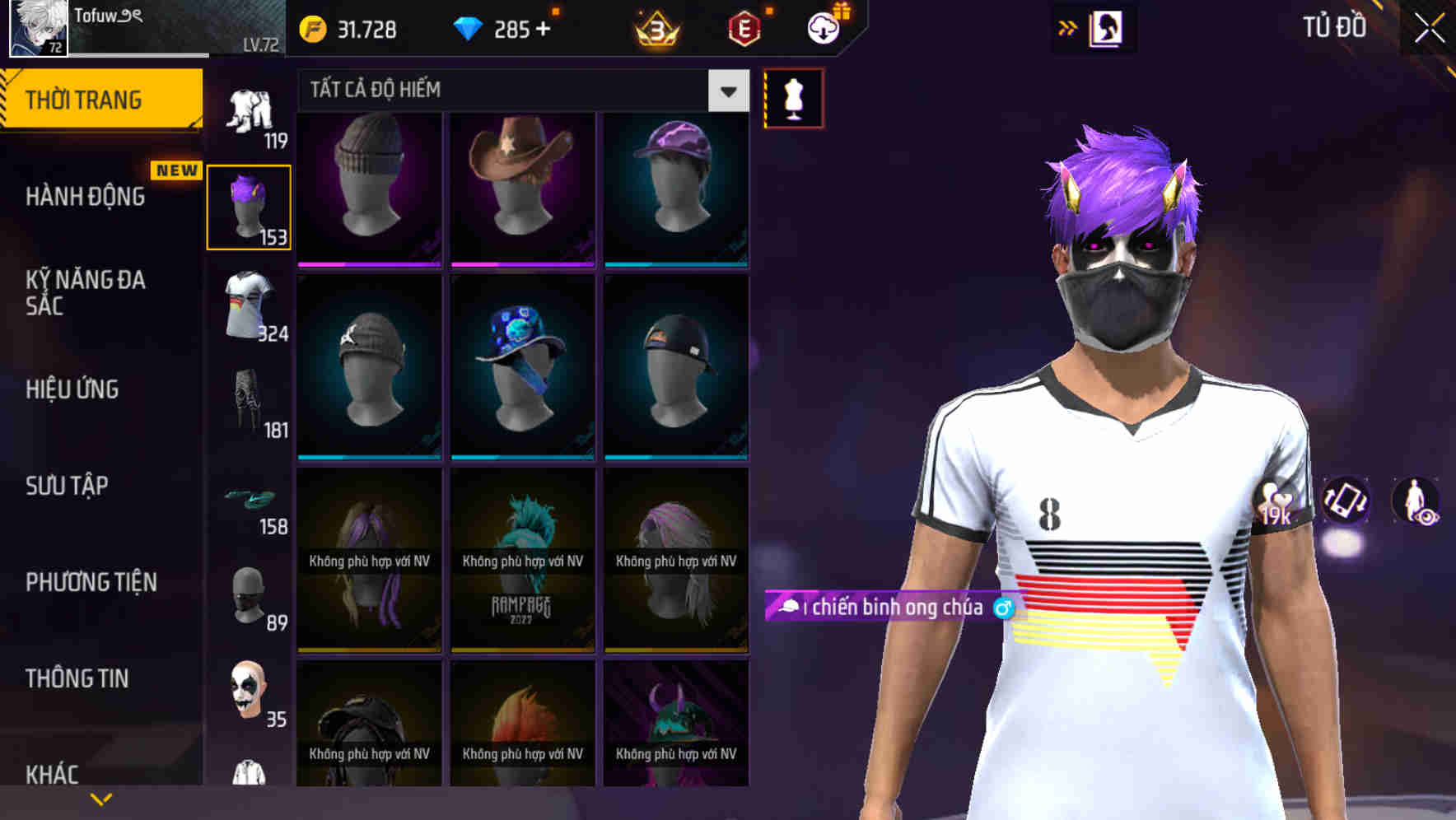The height and width of the screenshot is (820, 1456).
Task: Click the cloud download icon in top bar
Action: (823, 26)
